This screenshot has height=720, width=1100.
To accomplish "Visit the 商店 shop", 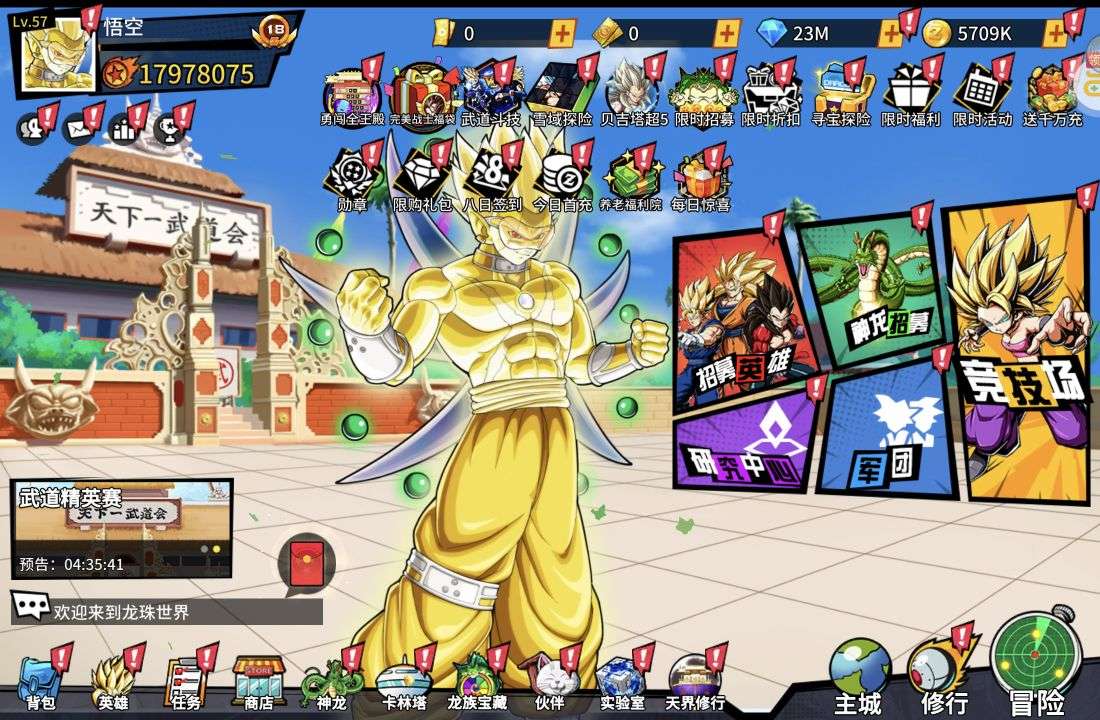I will pos(259,681).
